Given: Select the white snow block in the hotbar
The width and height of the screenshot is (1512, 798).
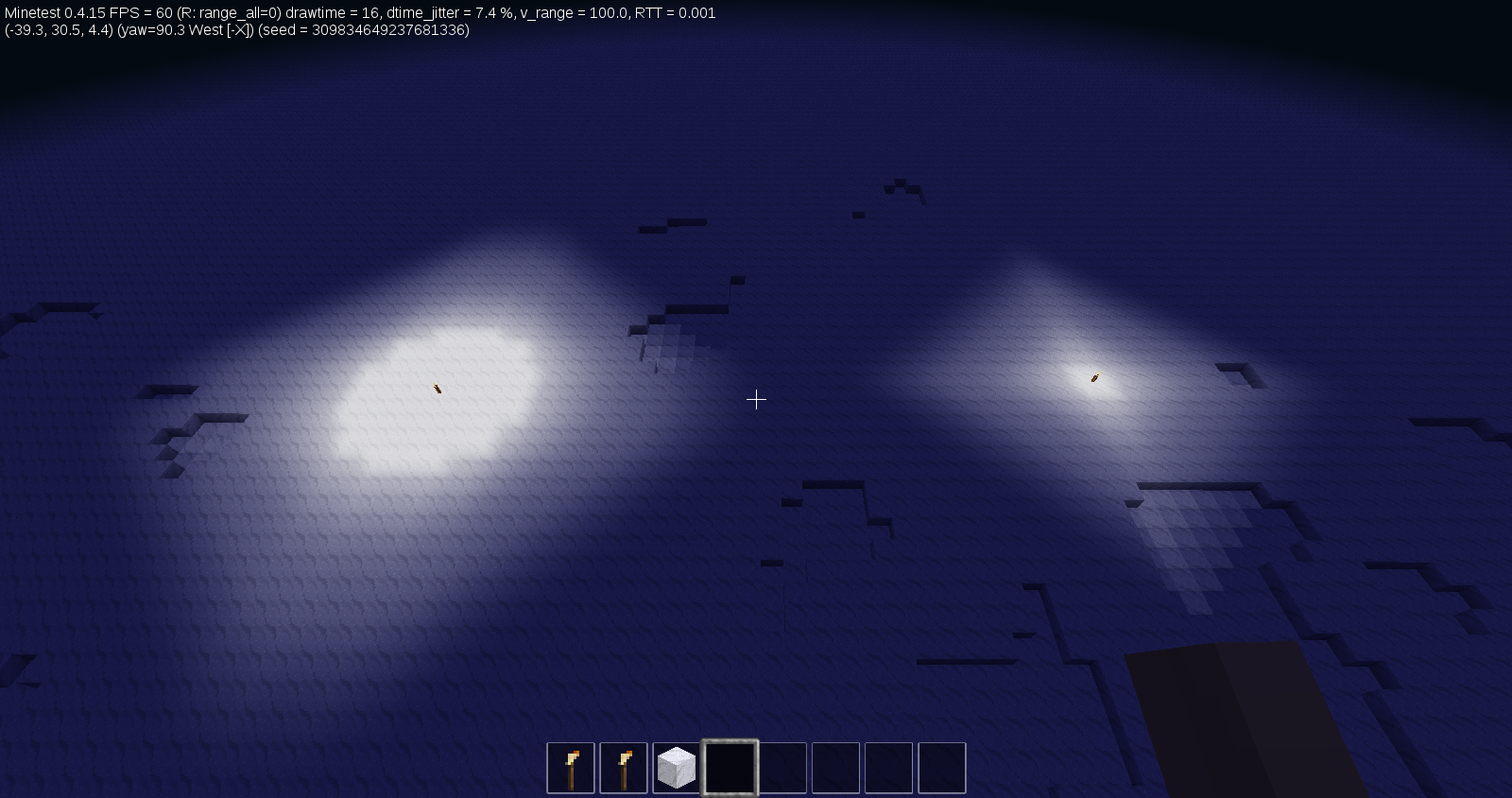Looking at the screenshot, I should click(677, 768).
